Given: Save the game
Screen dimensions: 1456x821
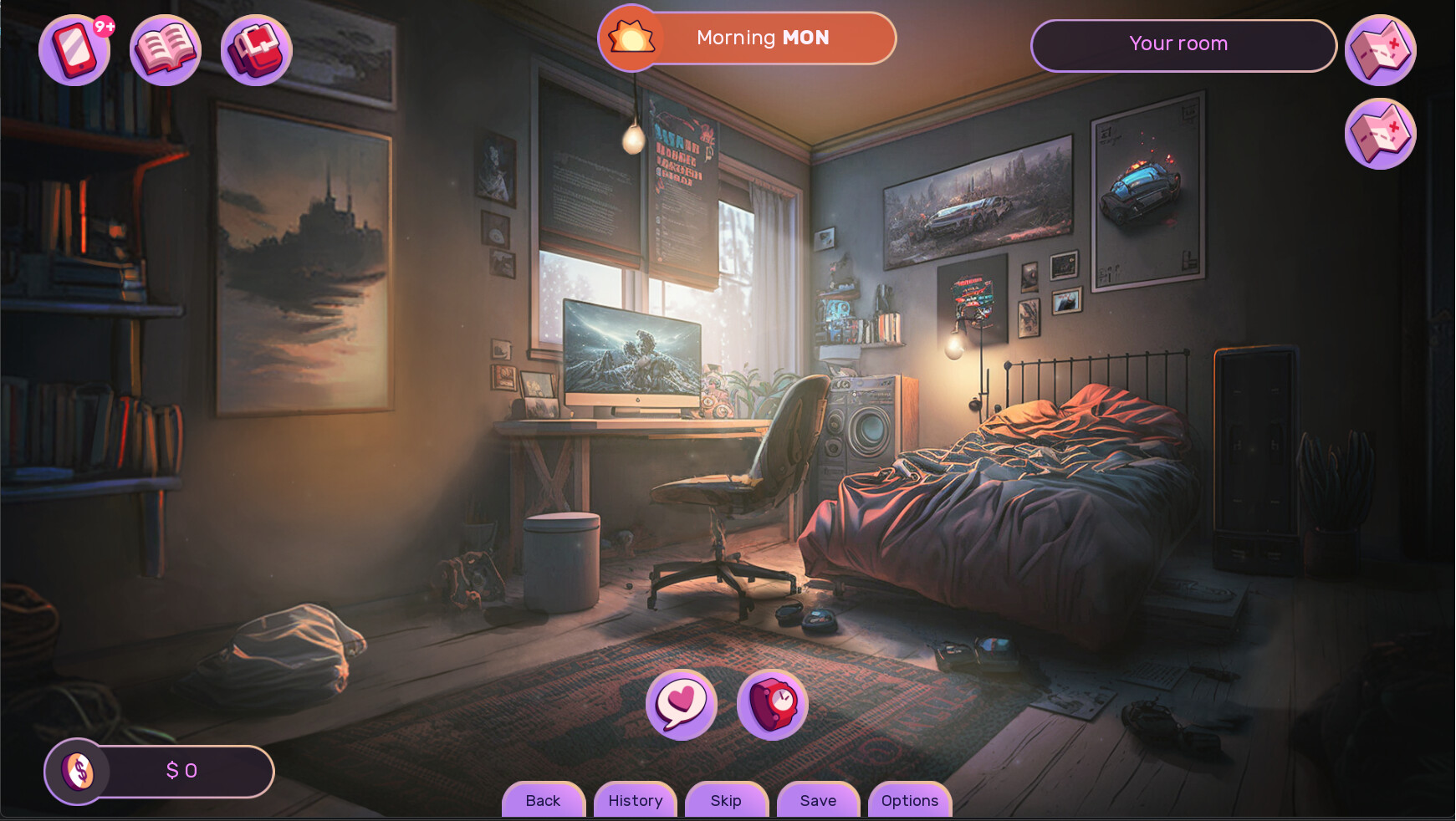Looking at the screenshot, I should 818,800.
